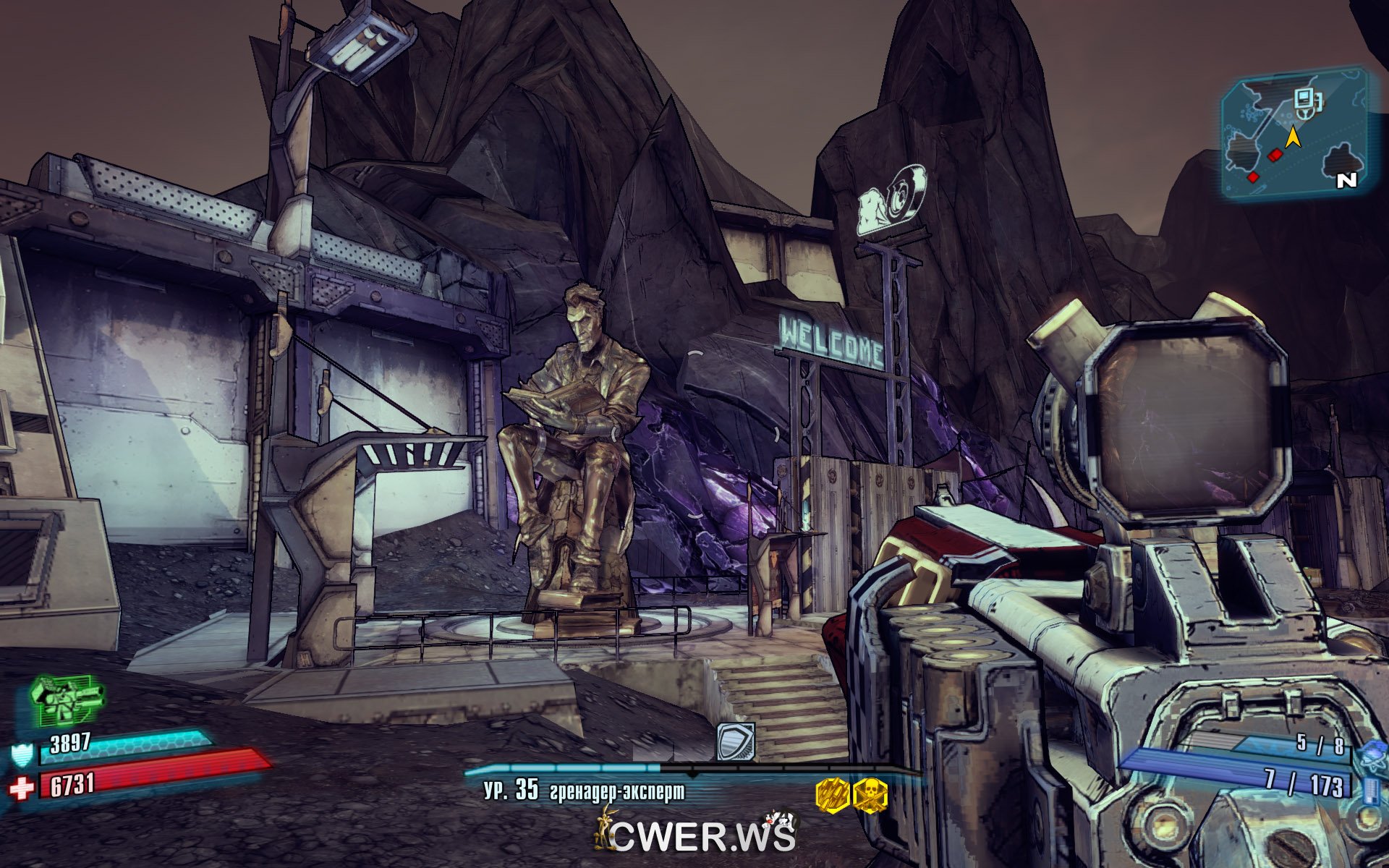1389x868 pixels.
Task: Click the yellow bullets hexagon badge
Action: (832, 796)
